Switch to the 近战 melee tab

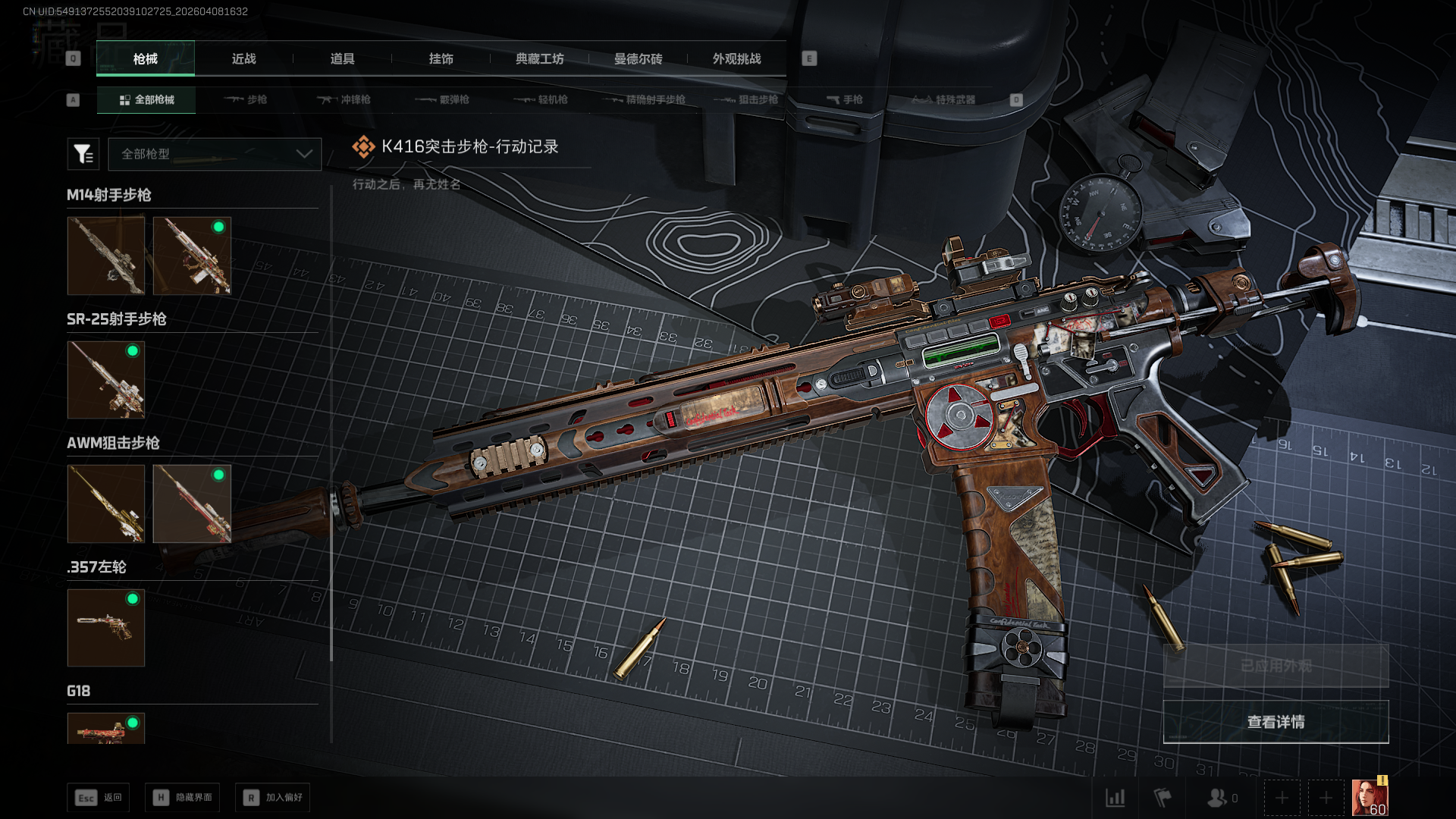tap(243, 58)
